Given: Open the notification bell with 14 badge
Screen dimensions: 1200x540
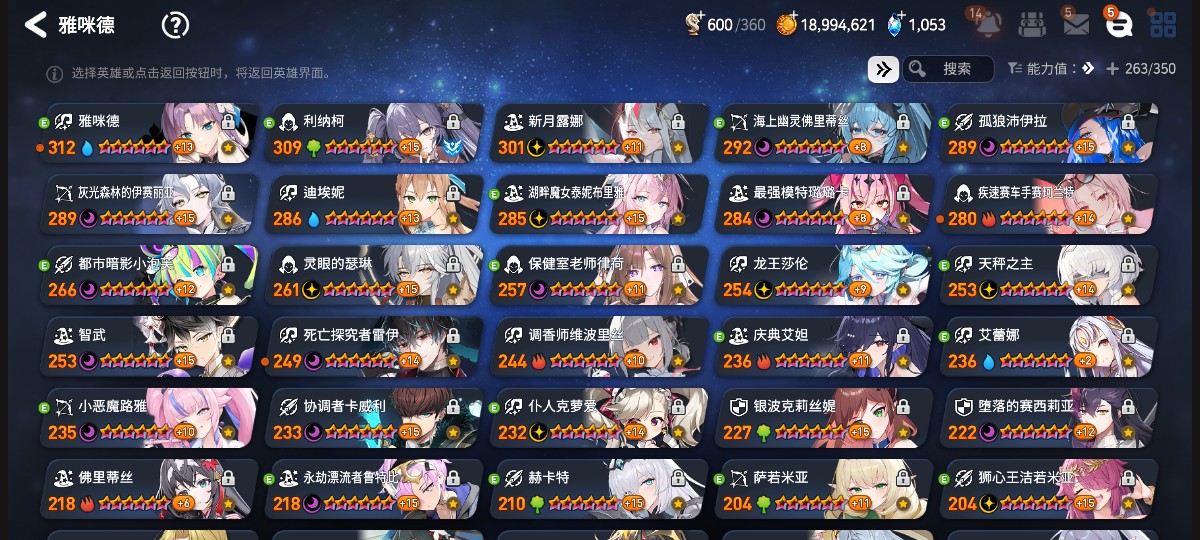Looking at the screenshot, I should [988, 24].
